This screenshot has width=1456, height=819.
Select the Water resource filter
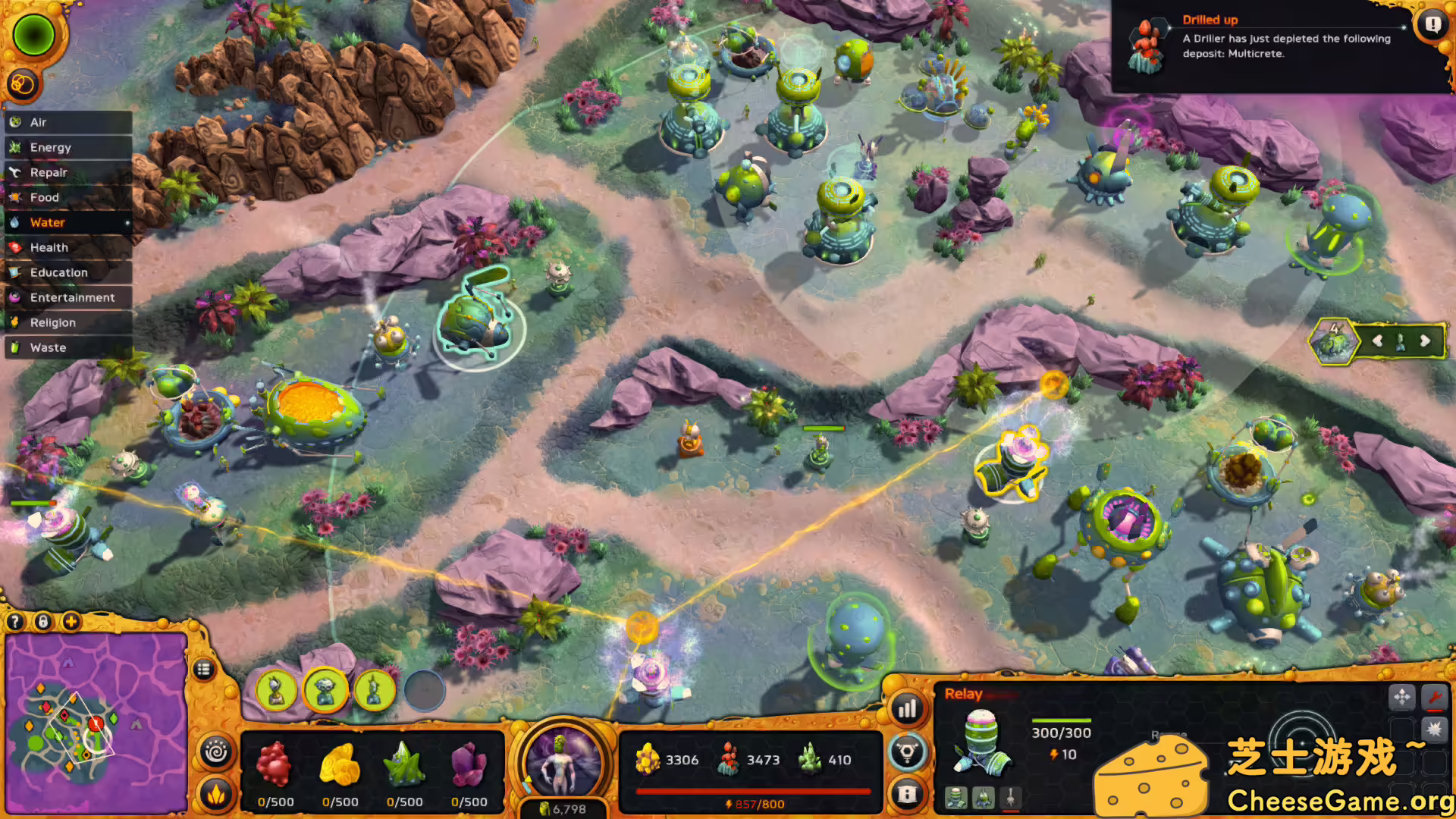(x=48, y=222)
